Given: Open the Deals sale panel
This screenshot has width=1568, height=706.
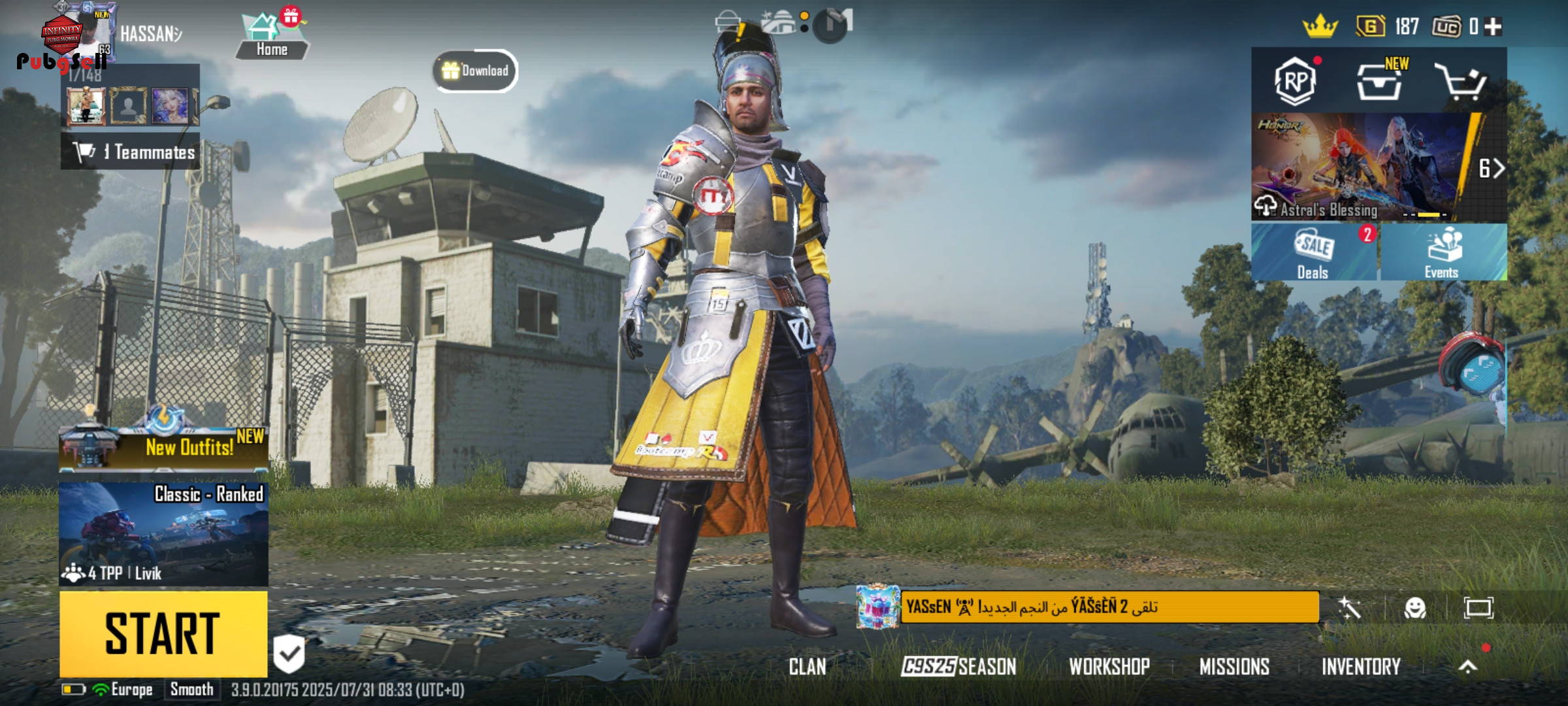Looking at the screenshot, I should 1313,252.
